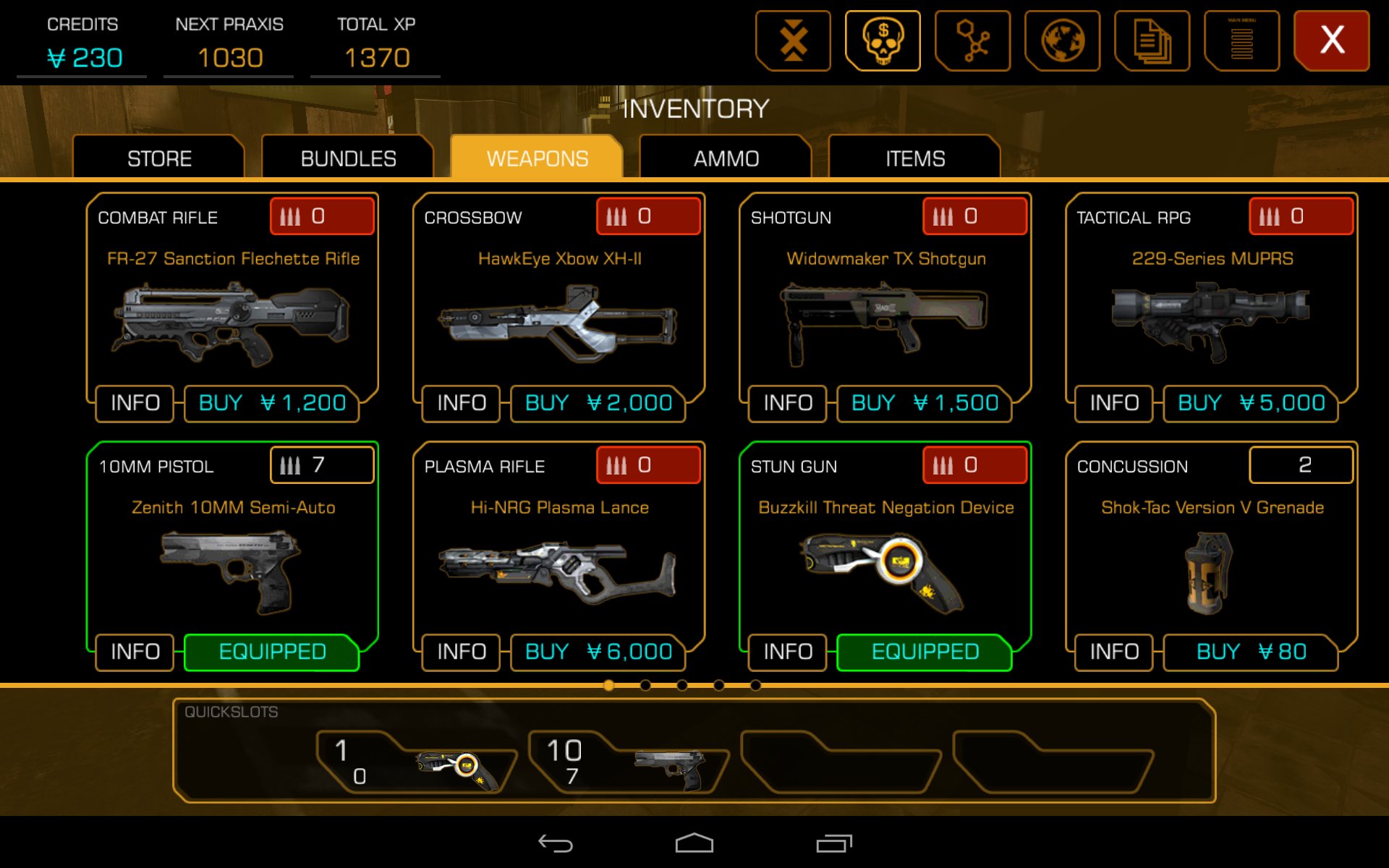View info for the HawkEye Crossbow
Image resolution: width=1389 pixels, height=868 pixels.
(x=462, y=403)
